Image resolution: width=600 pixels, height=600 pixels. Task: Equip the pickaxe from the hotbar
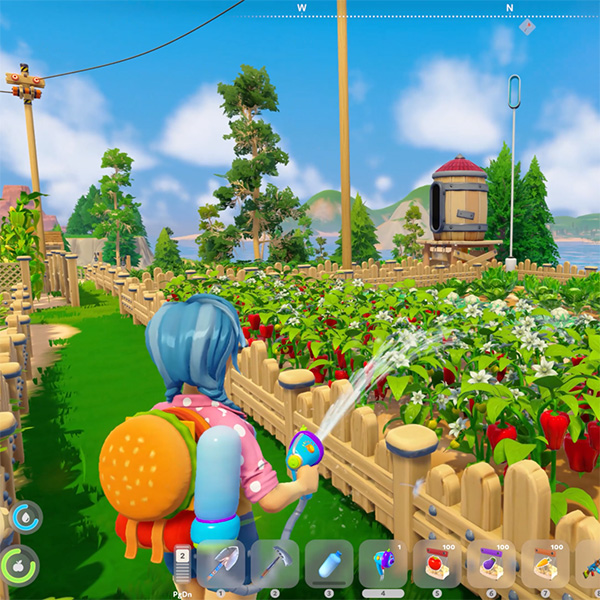click(275, 564)
